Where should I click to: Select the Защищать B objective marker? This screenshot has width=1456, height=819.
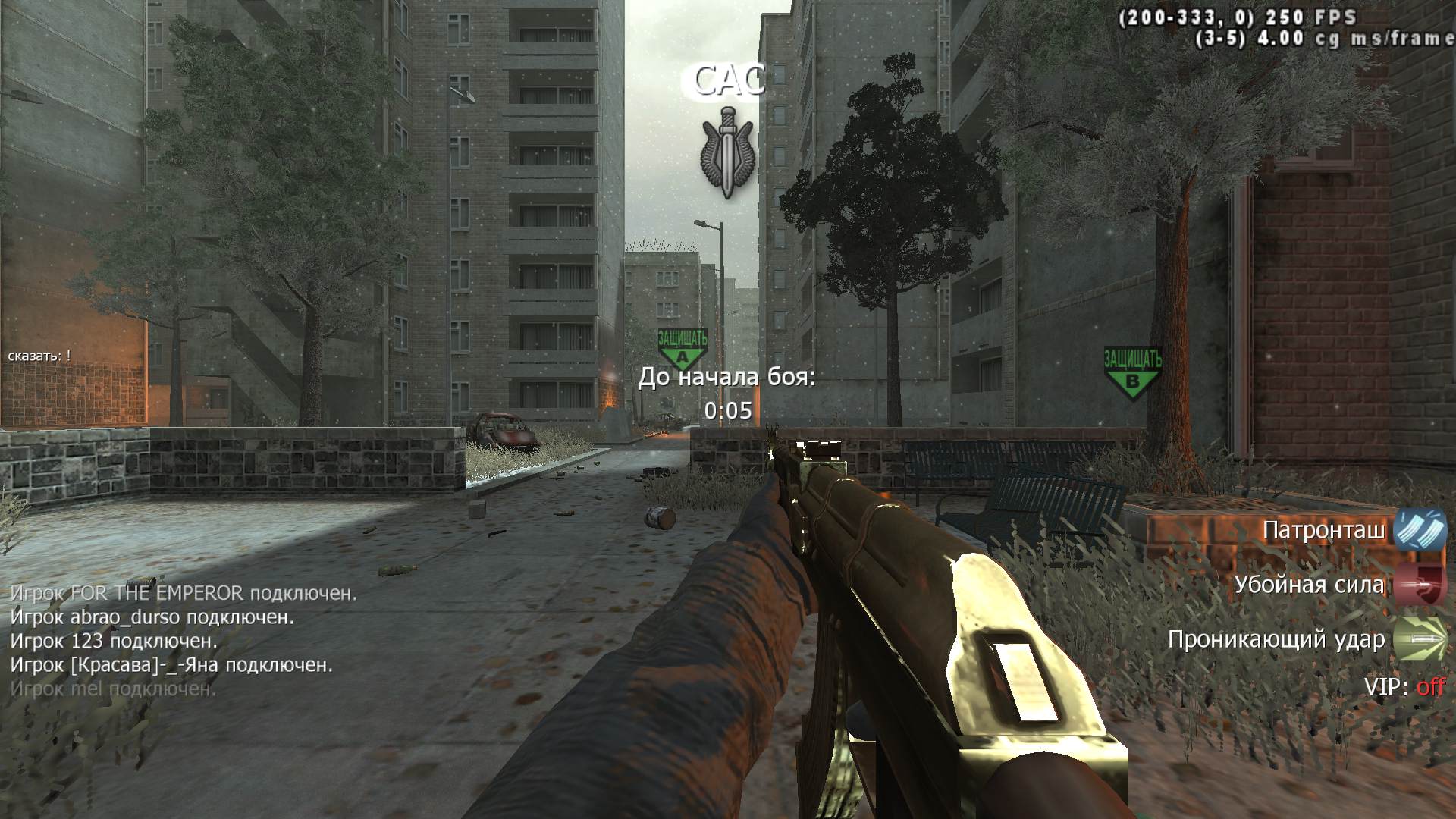coord(1132,373)
